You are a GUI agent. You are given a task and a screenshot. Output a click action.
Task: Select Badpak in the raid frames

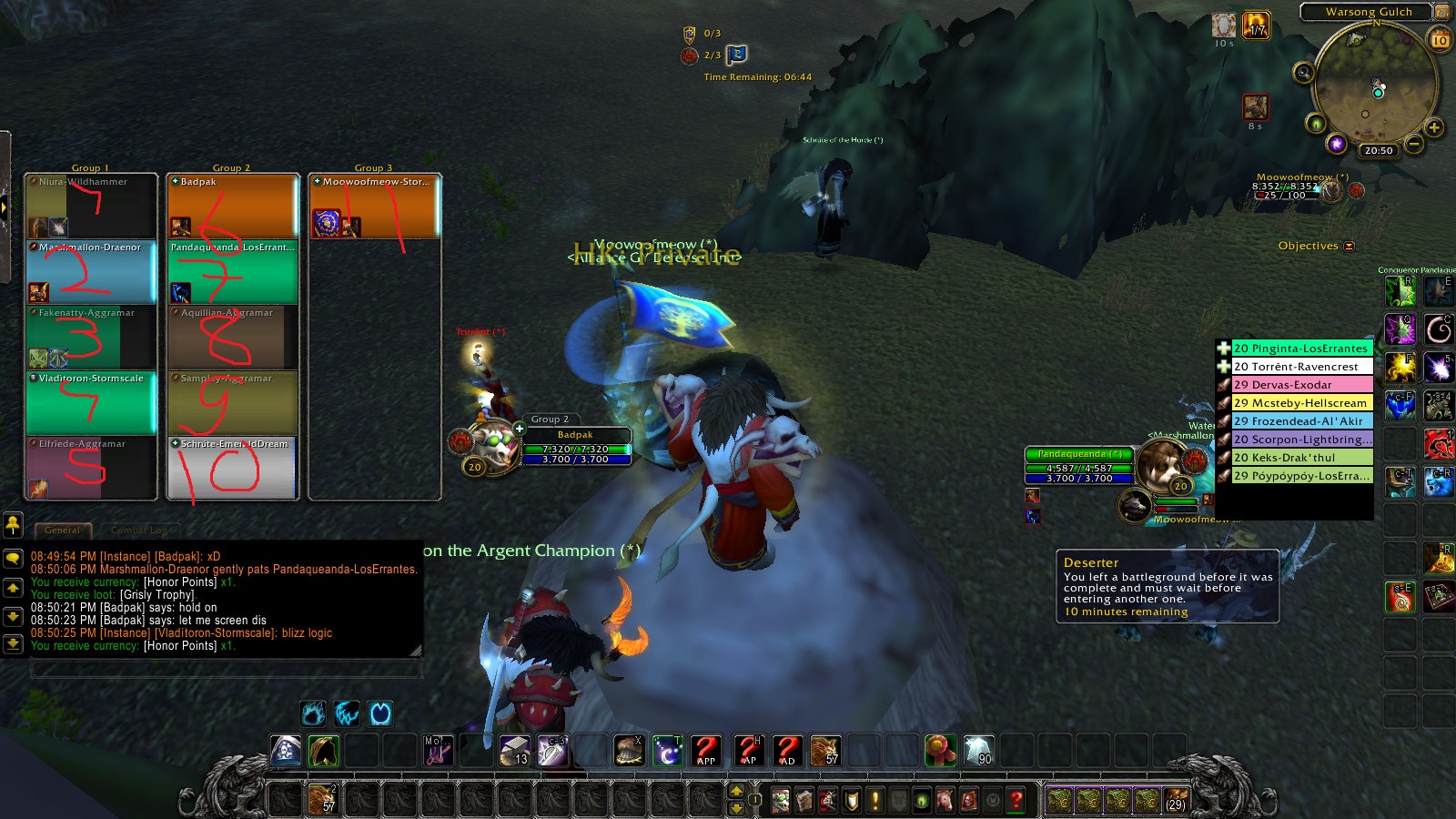(x=232, y=206)
